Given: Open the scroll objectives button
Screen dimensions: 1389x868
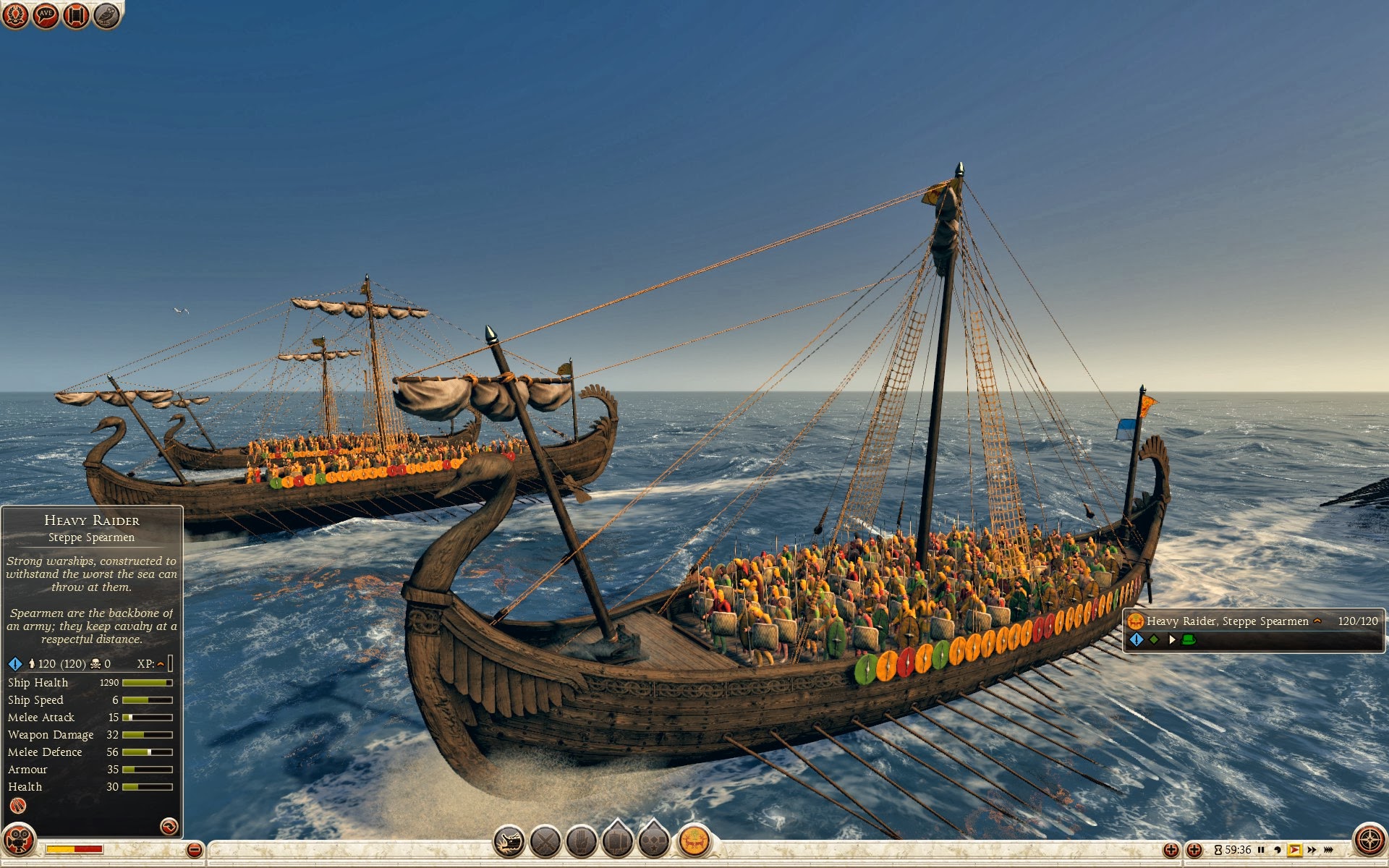Looking at the screenshot, I should coord(76,15).
